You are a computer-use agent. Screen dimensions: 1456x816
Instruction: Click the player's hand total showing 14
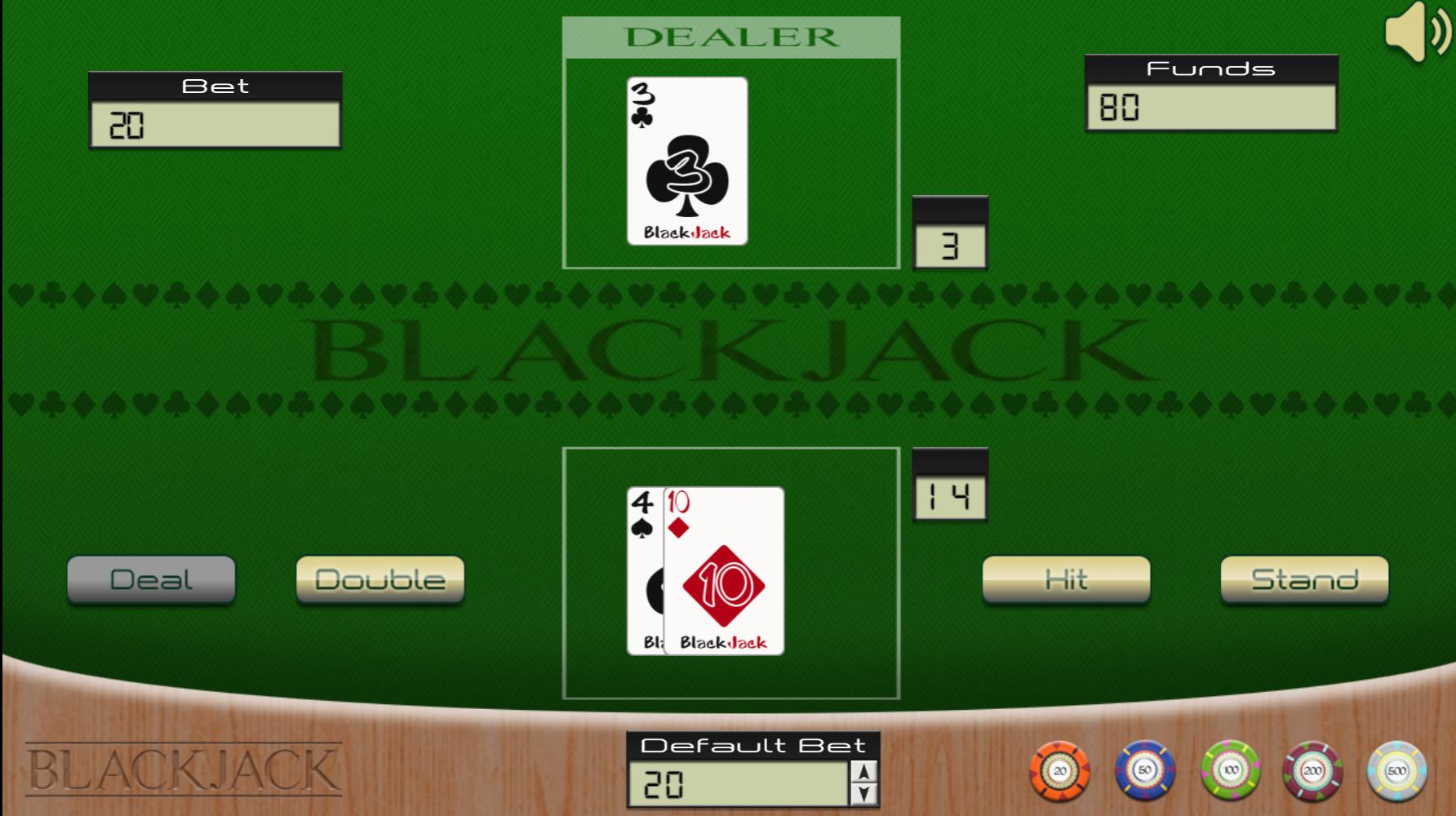948,491
